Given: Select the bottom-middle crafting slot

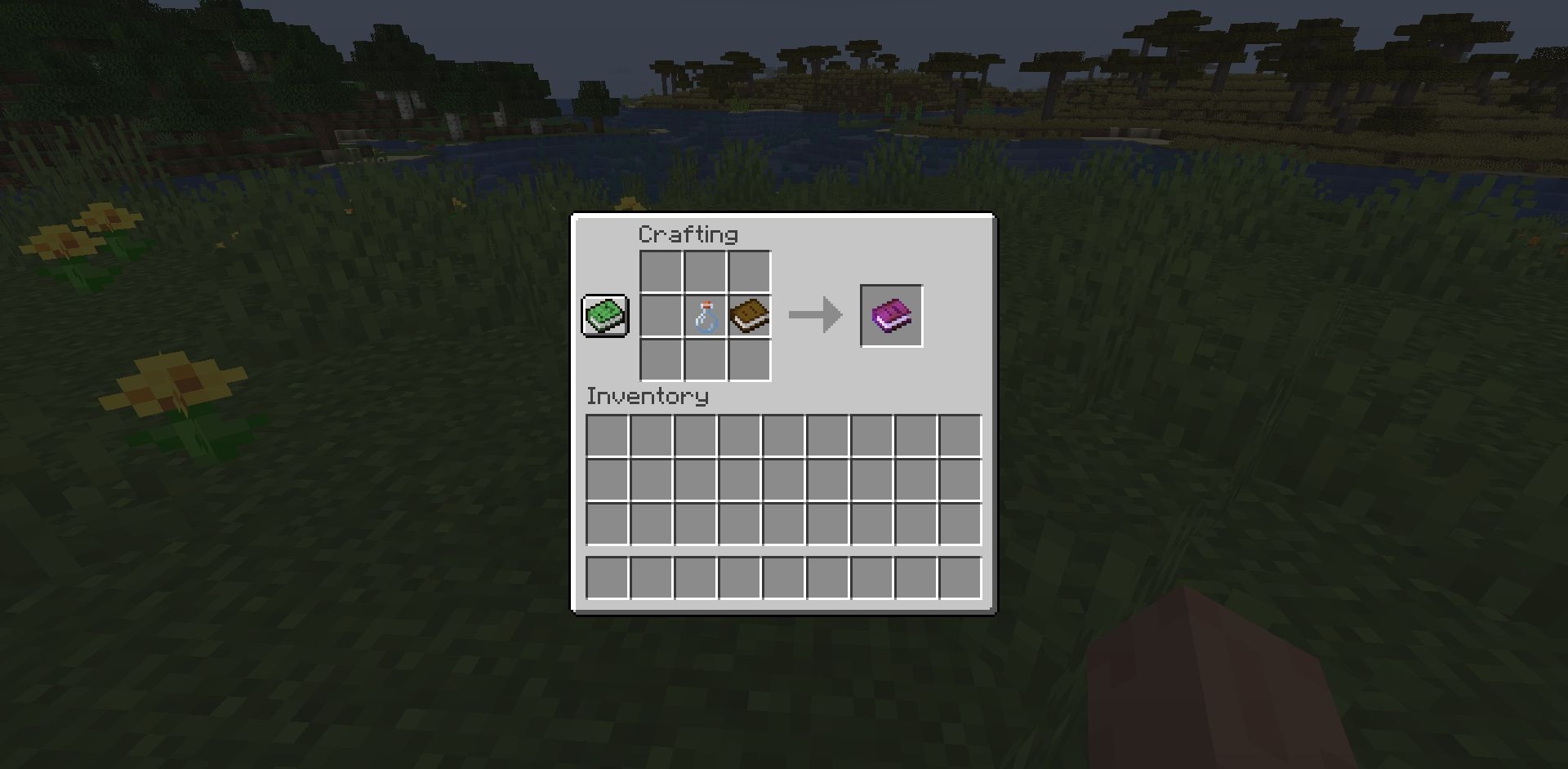Looking at the screenshot, I should (704, 361).
